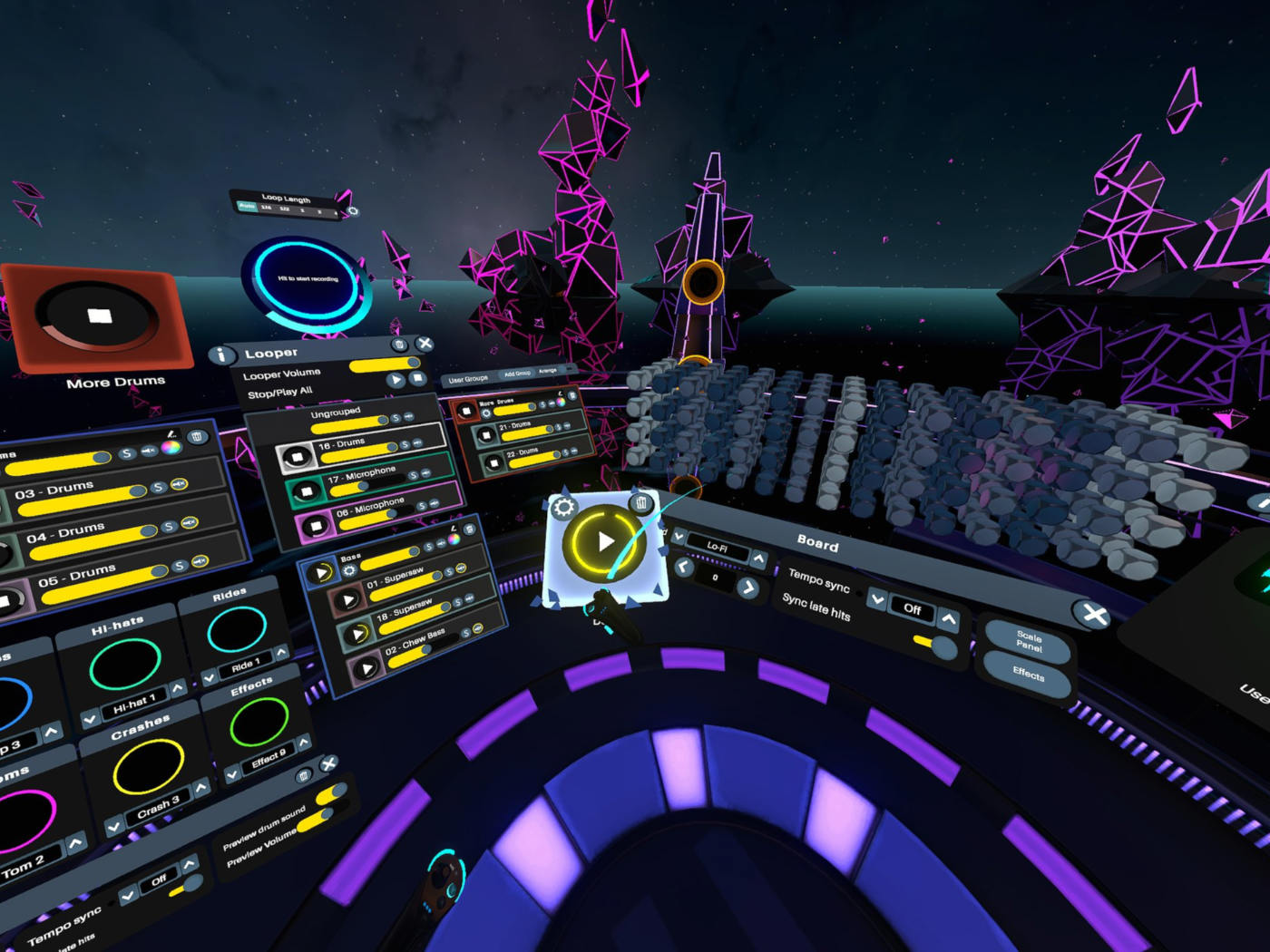Open the Looper info button
Image resolution: width=1270 pixels, height=952 pixels.
click(x=220, y=355)
